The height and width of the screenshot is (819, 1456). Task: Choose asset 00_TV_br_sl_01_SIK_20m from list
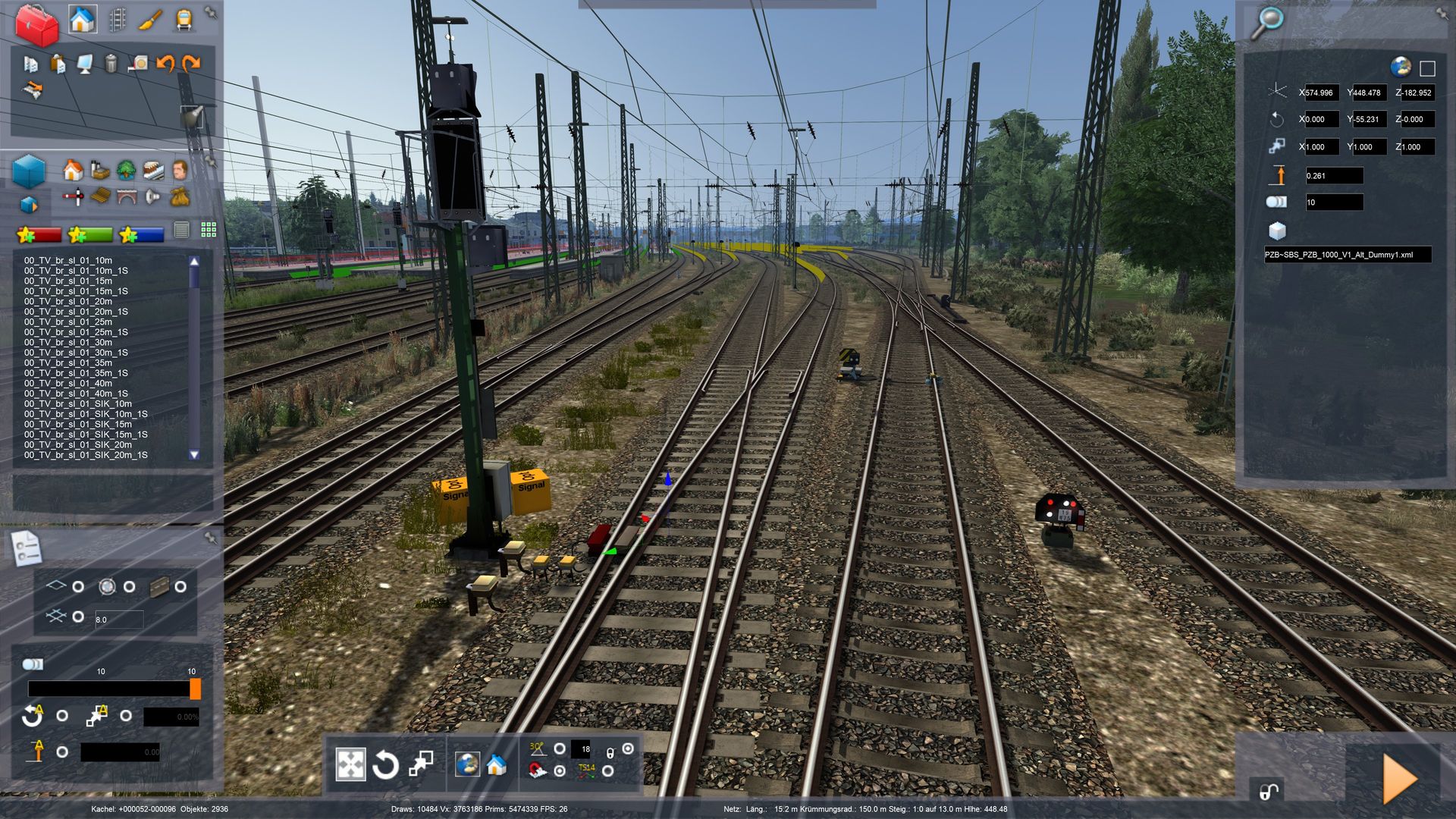(x=78, y=445)
